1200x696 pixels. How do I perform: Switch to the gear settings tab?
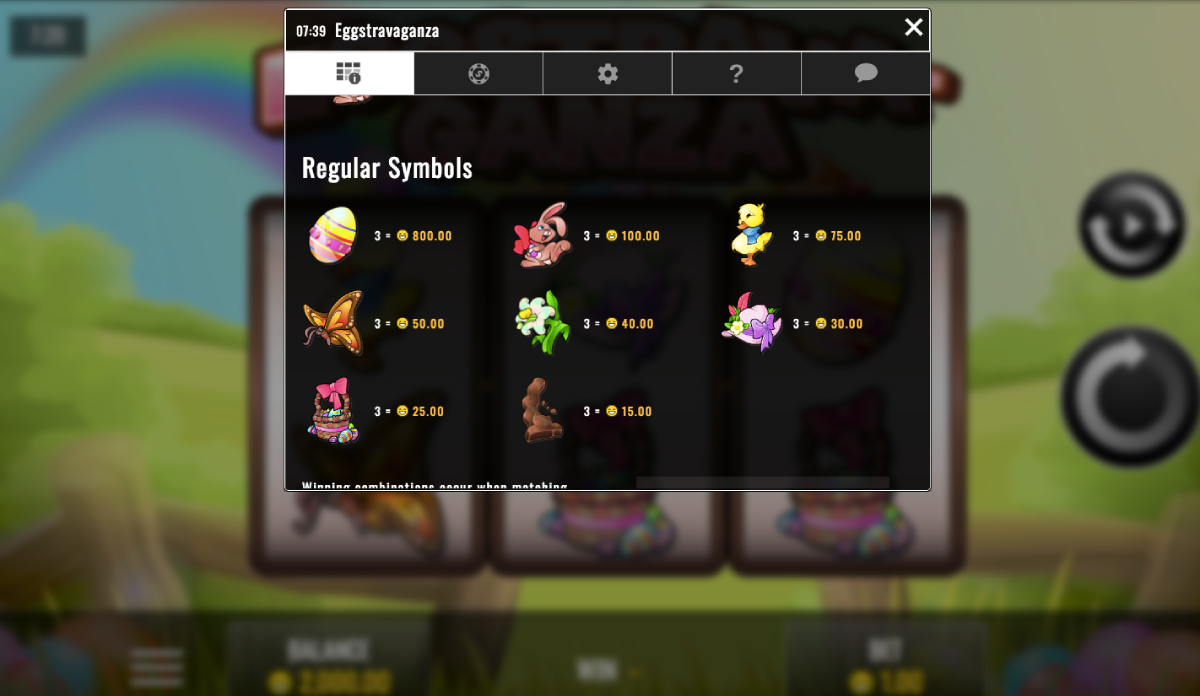click(x=608, y=73)
